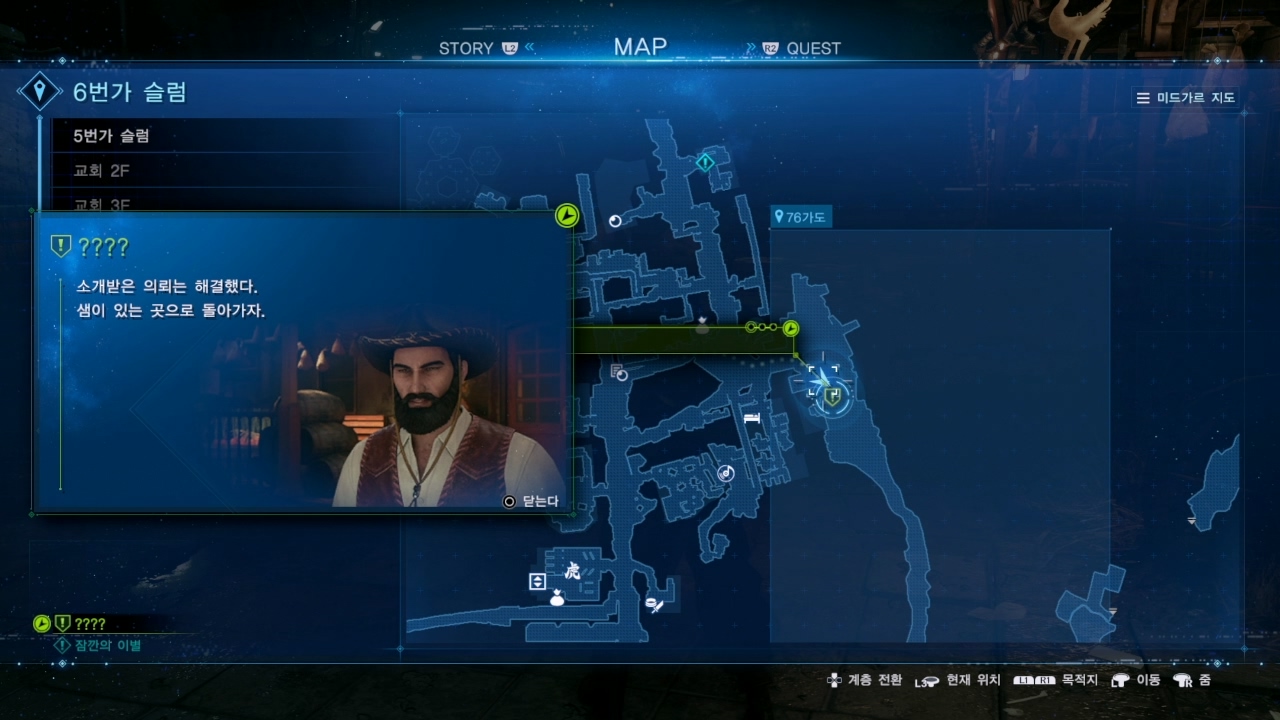
Task: Select the music disc map icon
Action: coord(726,473)
